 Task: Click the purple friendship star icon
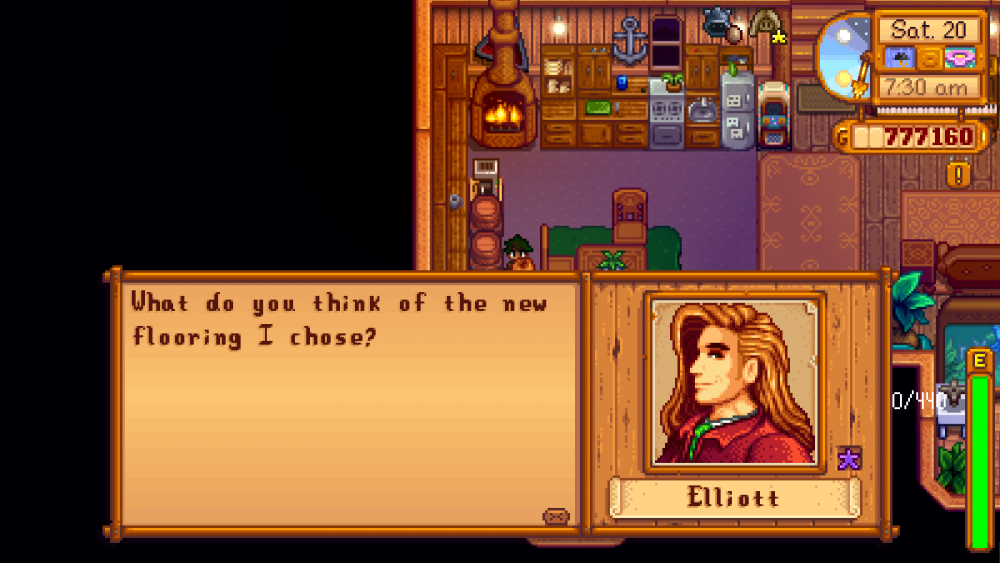coord(848,459)
